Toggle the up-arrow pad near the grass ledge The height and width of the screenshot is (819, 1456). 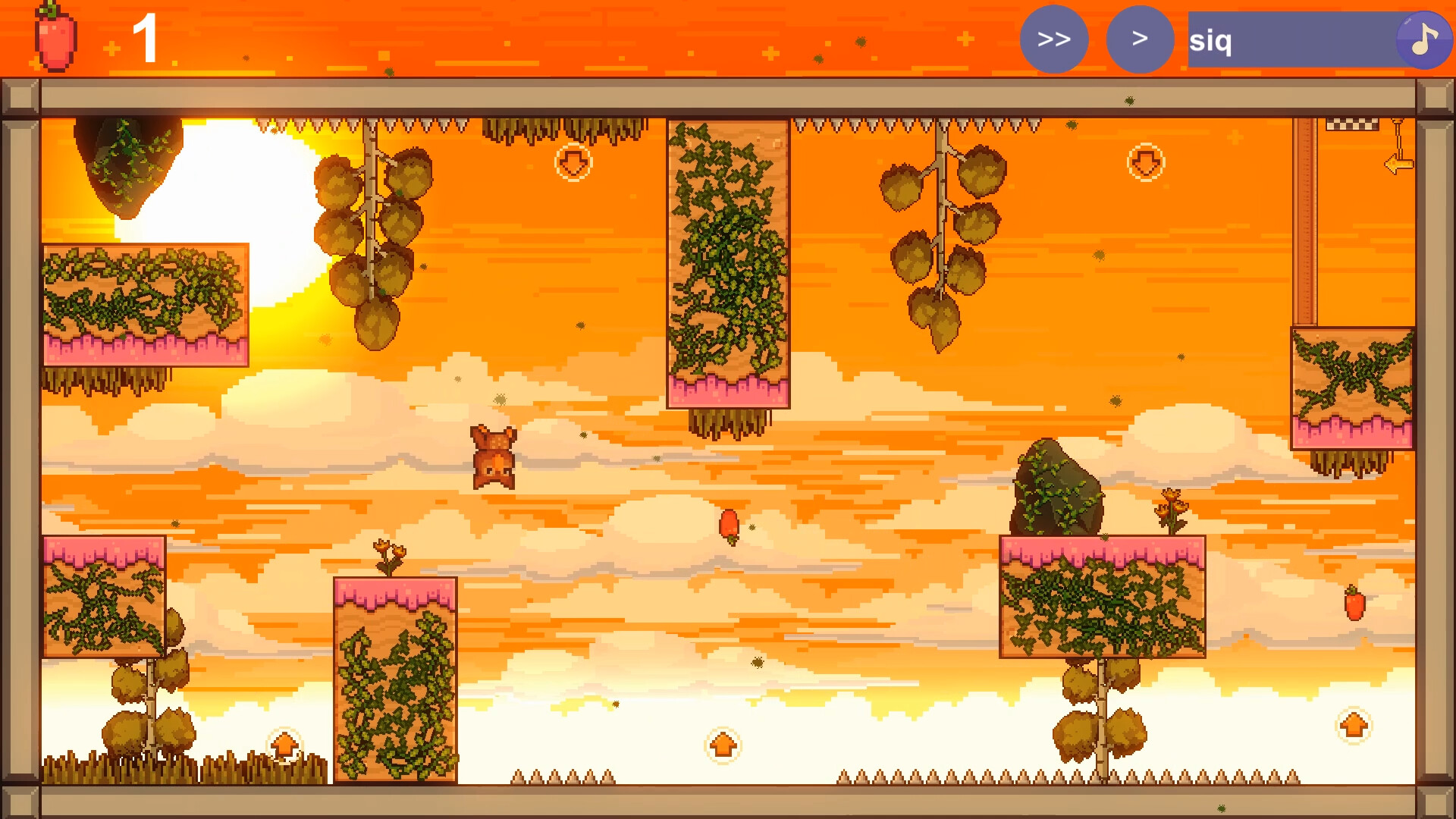click(284, 746)
